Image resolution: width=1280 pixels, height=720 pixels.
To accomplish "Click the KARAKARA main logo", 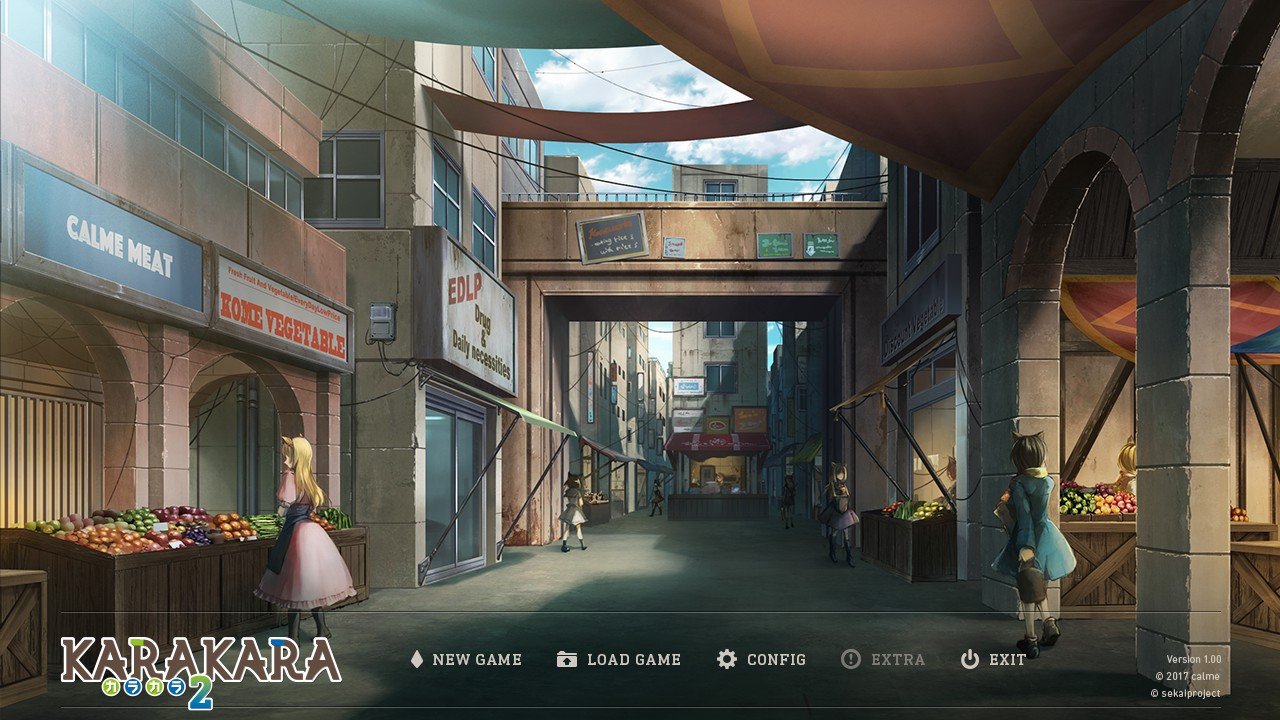I will (200, 660).
